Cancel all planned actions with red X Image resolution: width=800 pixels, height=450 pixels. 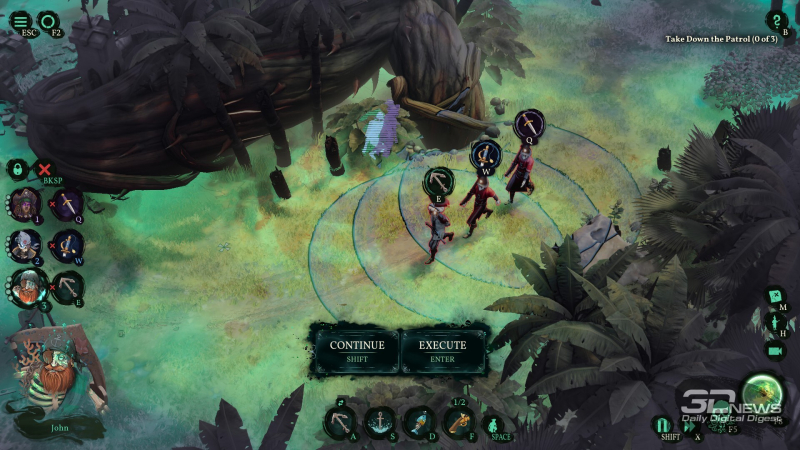click(44, 169)
